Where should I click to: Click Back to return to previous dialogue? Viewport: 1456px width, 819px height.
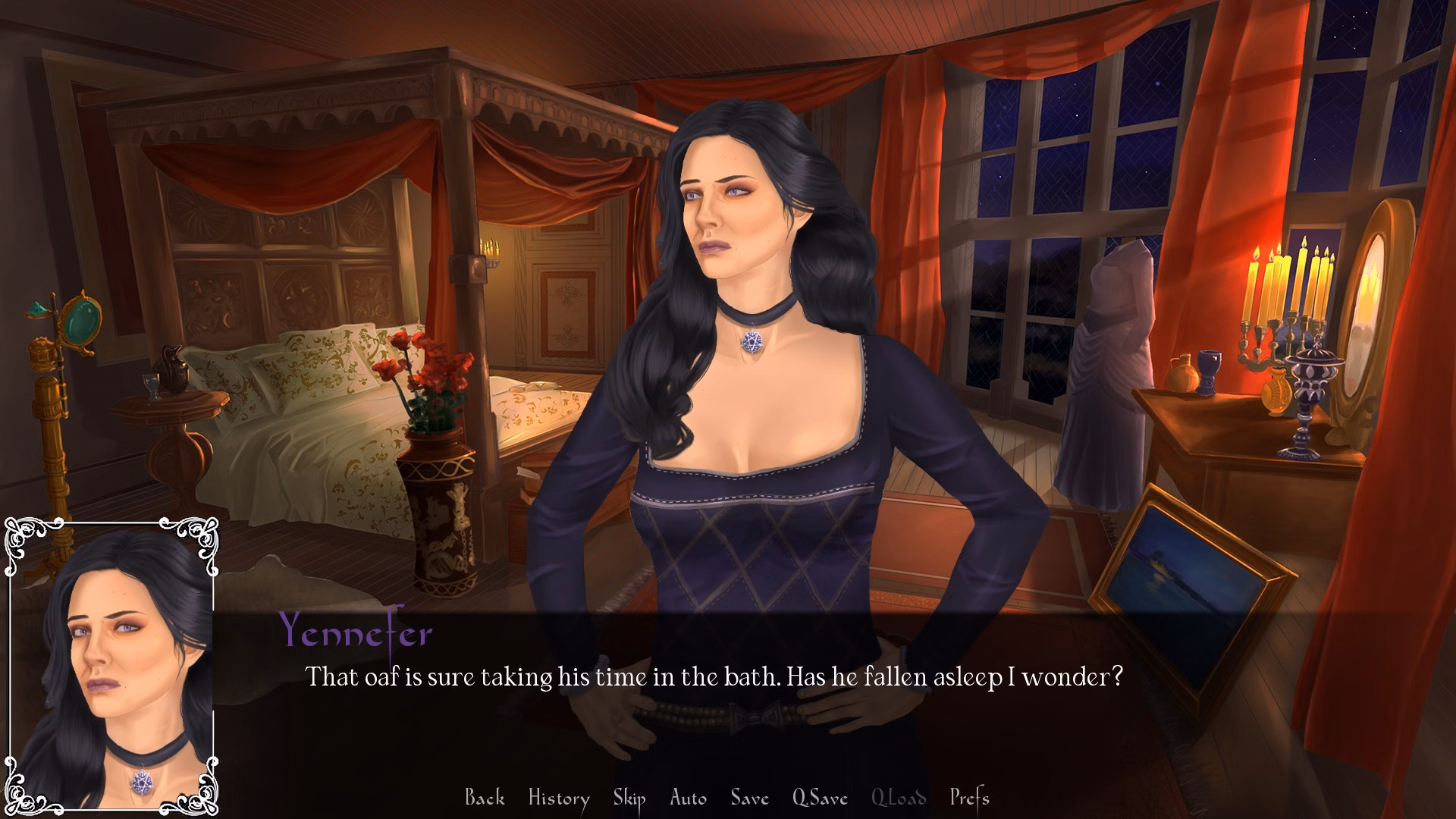pos(486,798)
